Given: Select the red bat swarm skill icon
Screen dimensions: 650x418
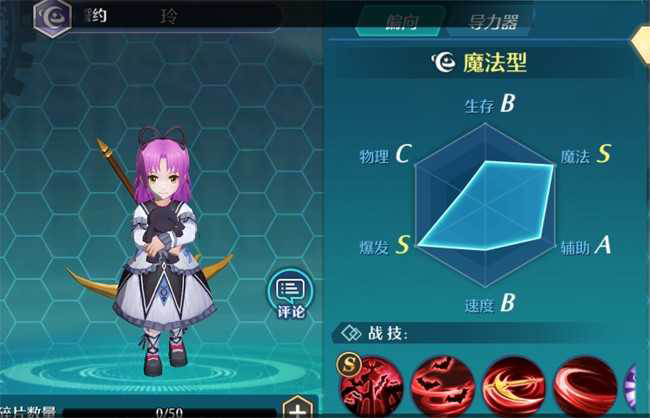Looking at the screenshot, I should tap(442, 385).
